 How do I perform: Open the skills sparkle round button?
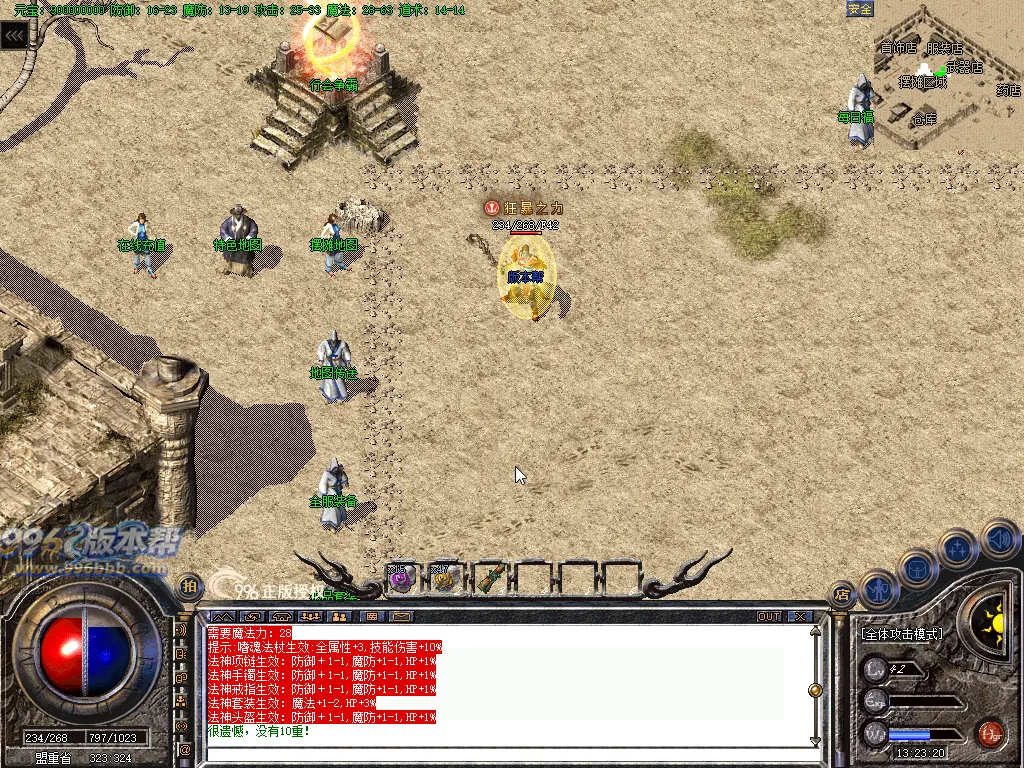tap(958, 548)
